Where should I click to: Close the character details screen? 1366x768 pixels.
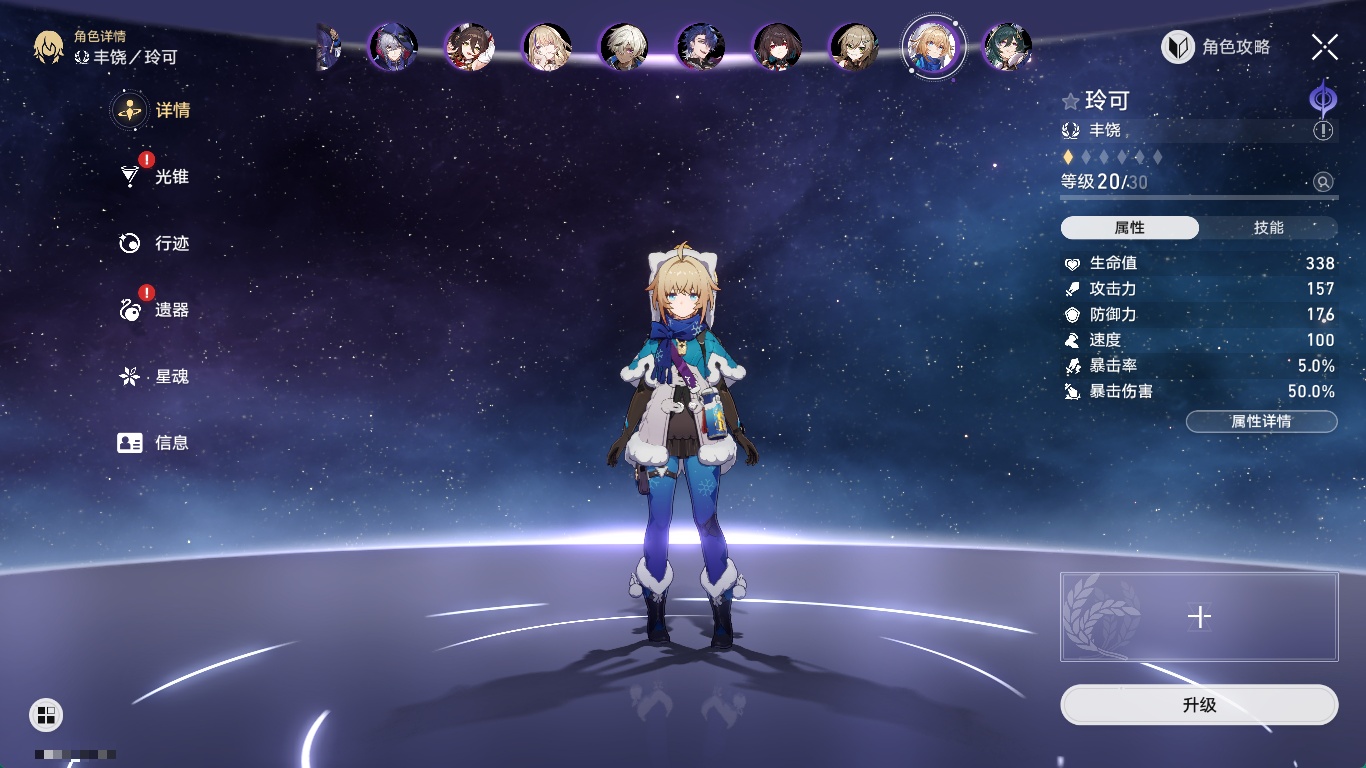click(x=1325, y=47)
